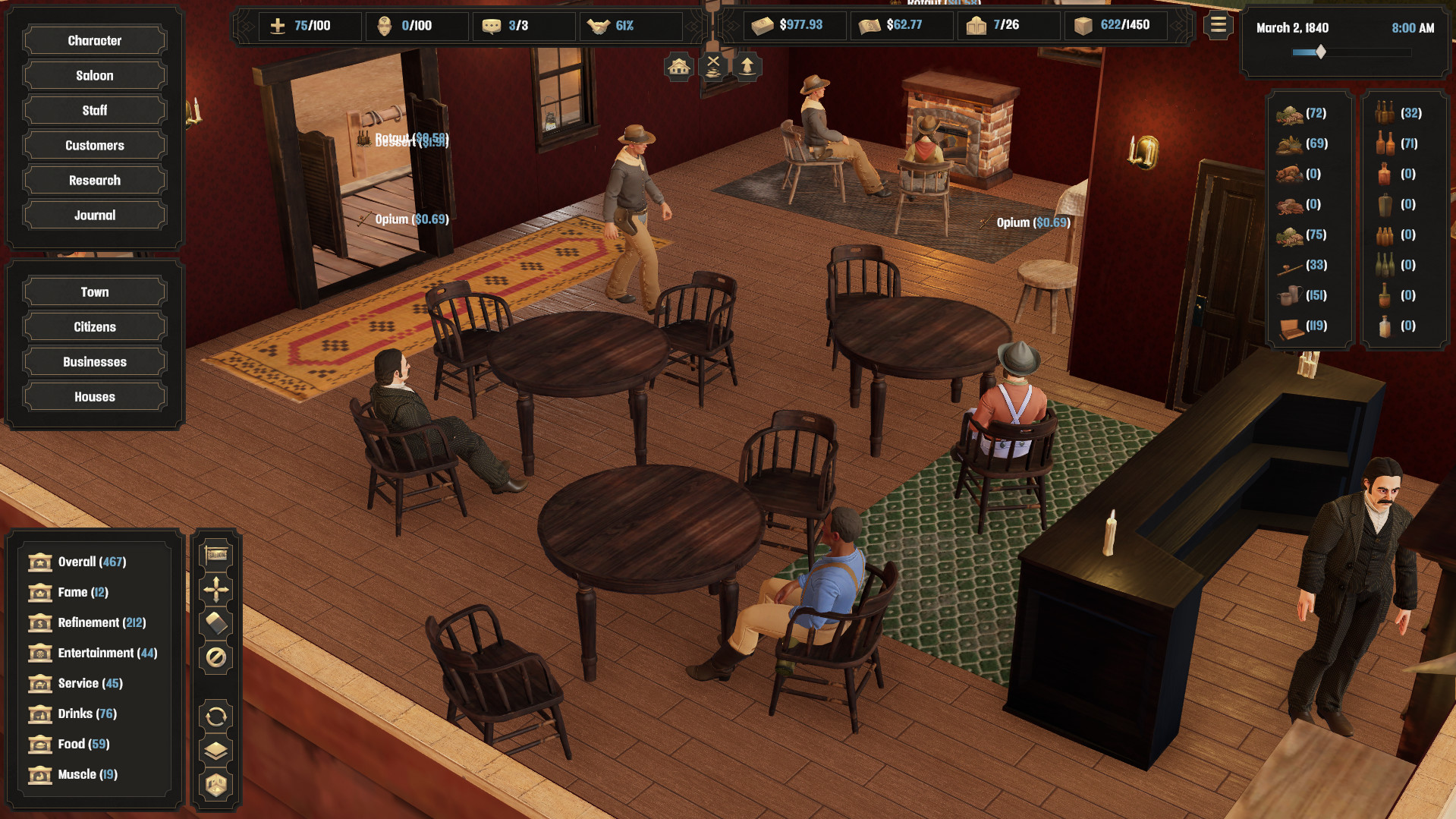Image resolution: width=1456 pixels, height=819 pixels.
Task: Open the Businesses list
Action: pyautogui.click(x=93, y=361)
